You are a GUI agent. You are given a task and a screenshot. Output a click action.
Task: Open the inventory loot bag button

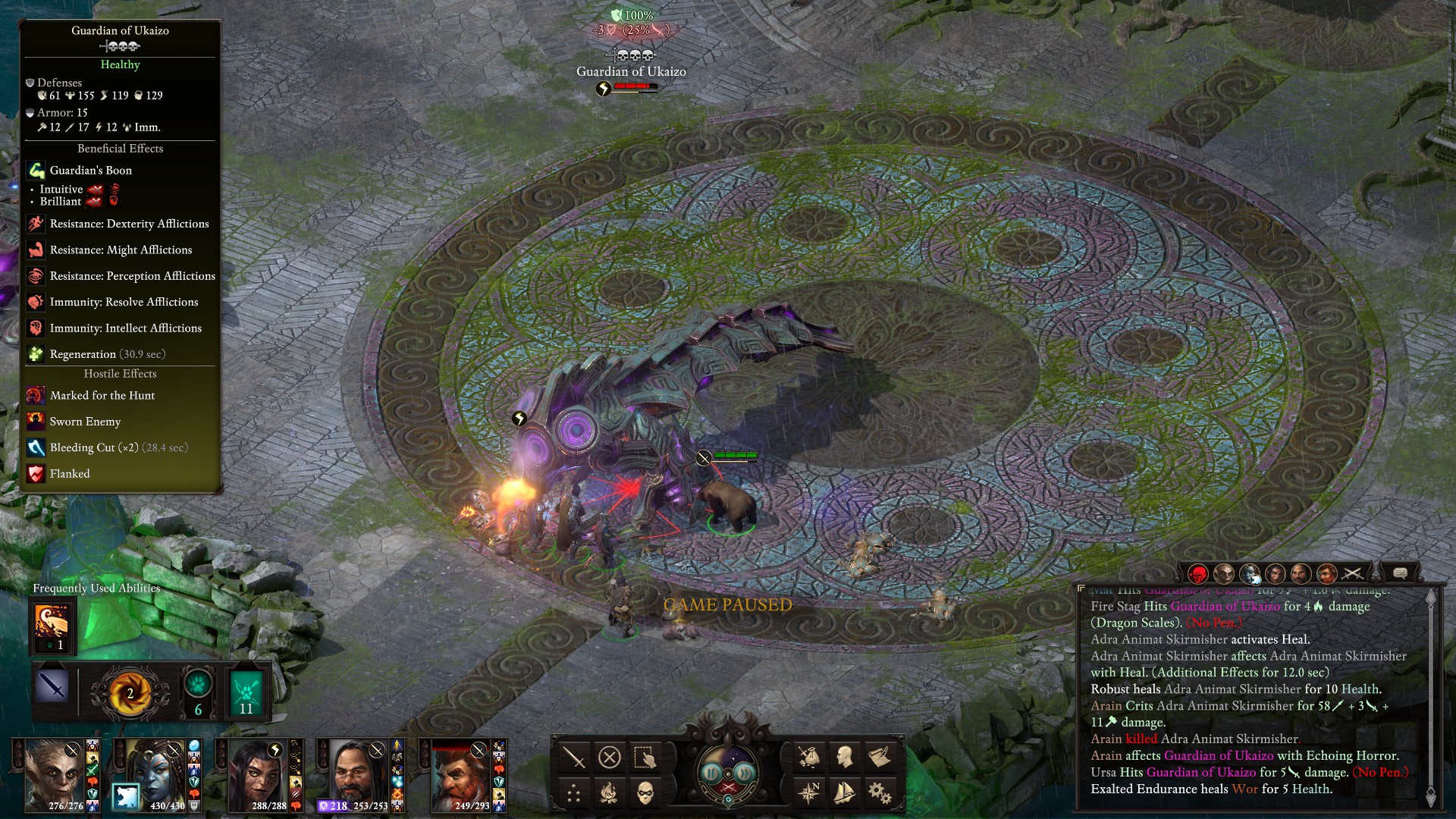click(x=808, y=757)
